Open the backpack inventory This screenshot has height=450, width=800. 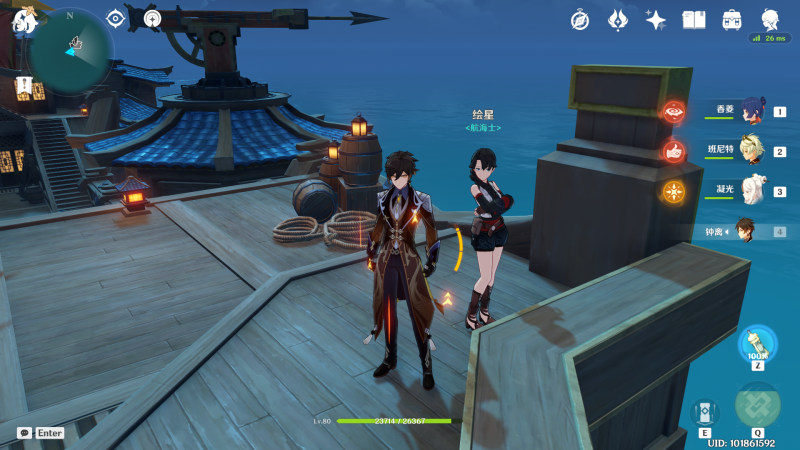point(732,19)
